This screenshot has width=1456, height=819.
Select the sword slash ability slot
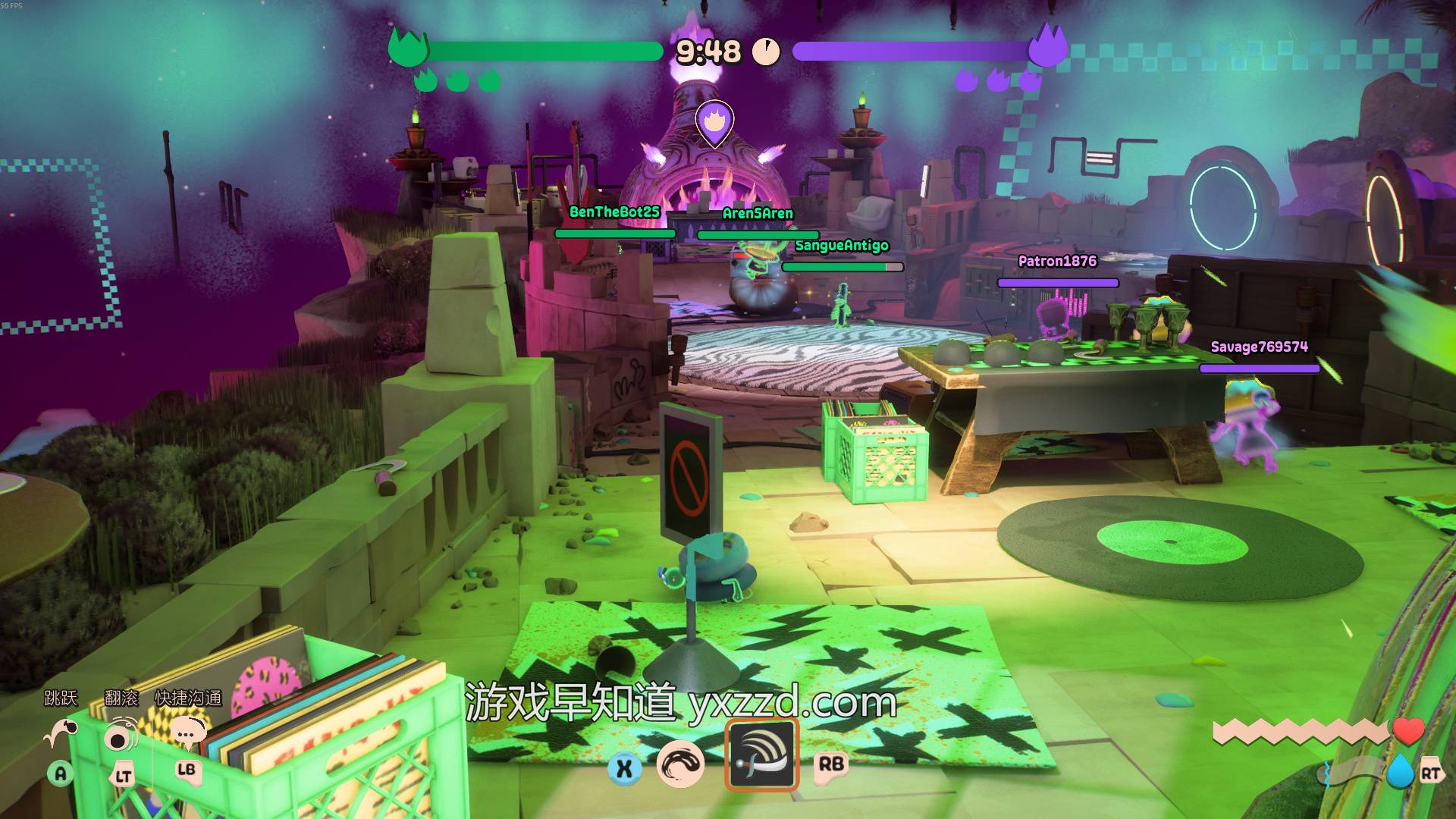(x=761, y=755)
